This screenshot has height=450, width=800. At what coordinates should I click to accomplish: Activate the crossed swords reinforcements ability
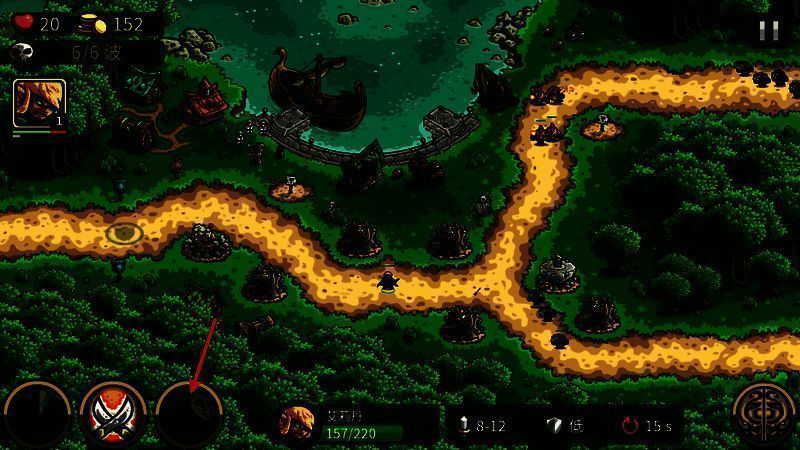tap(113, 413)
